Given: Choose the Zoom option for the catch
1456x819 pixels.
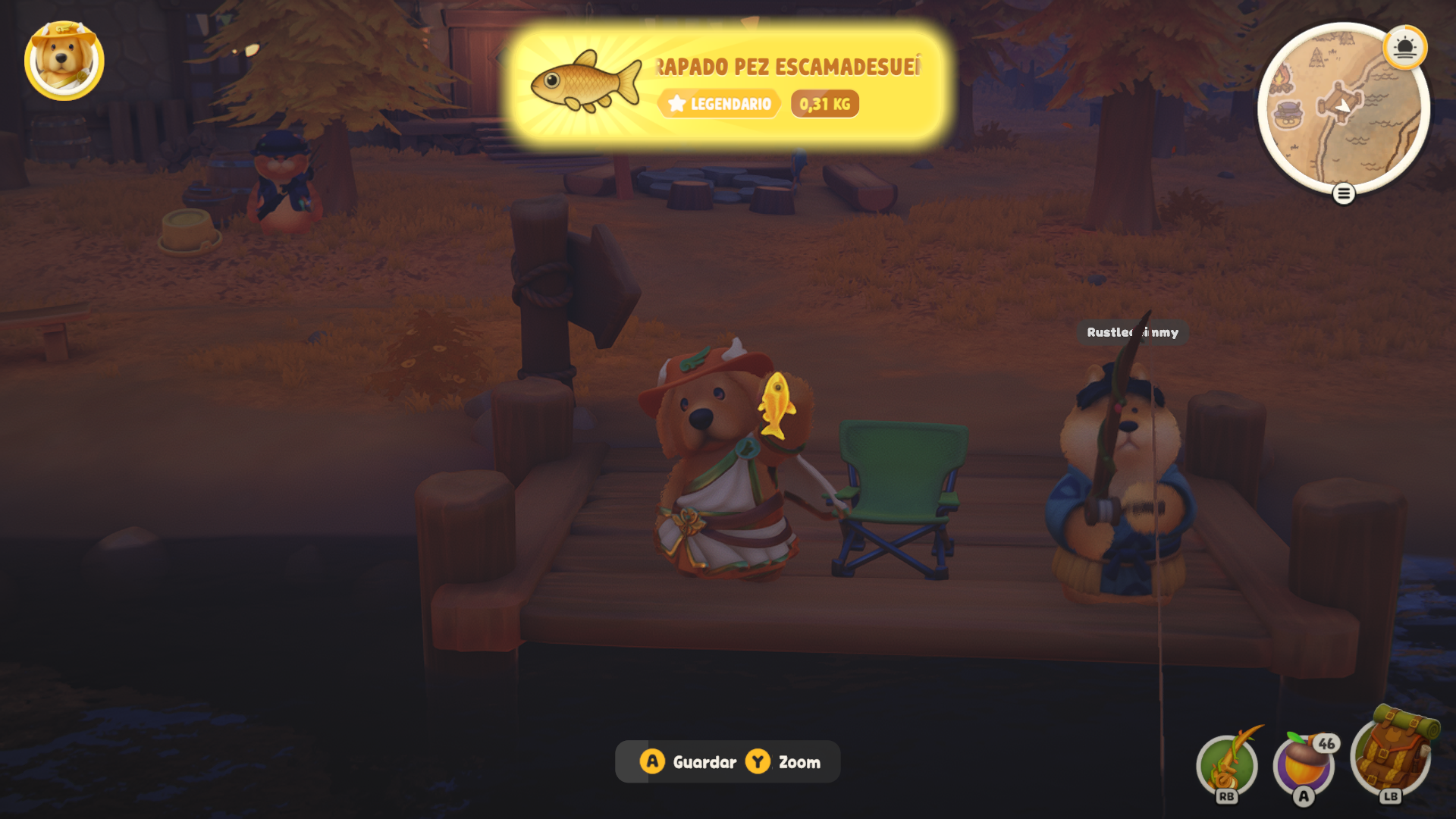Looking at the screenshot, I should tap(784, 761).
